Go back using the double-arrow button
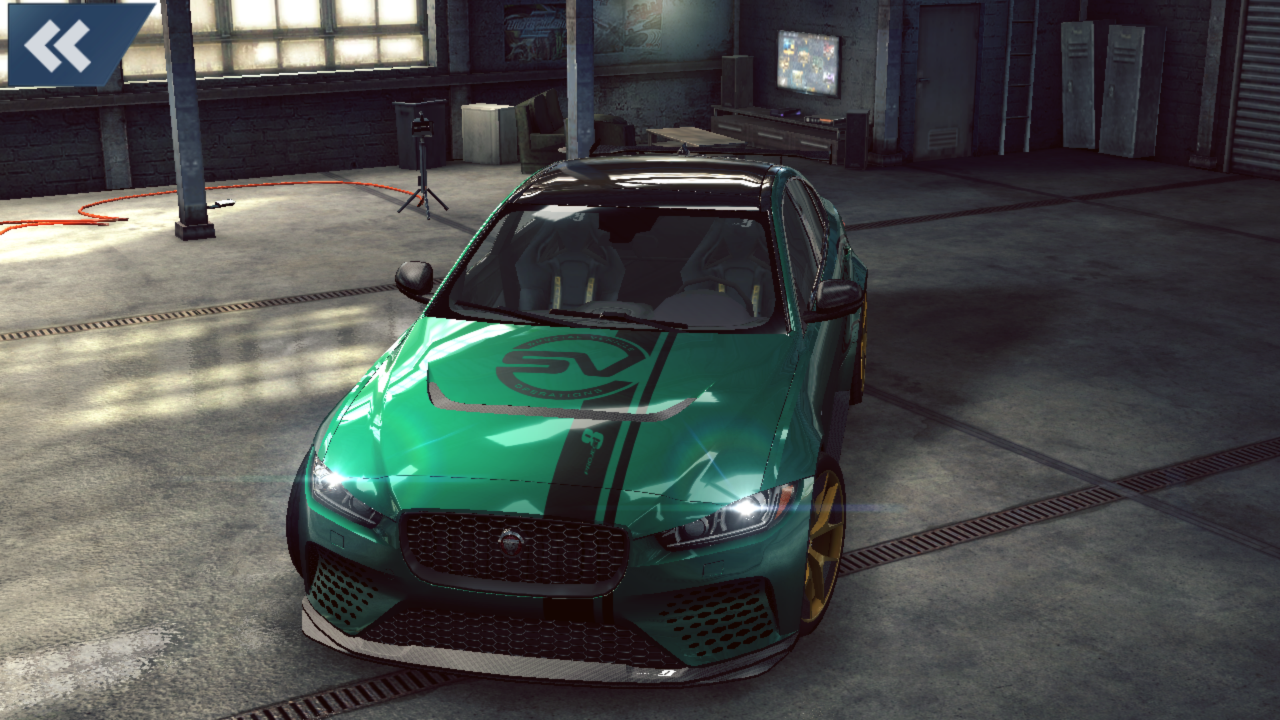Screen dimensions: 1280x720 pos(62,44)
